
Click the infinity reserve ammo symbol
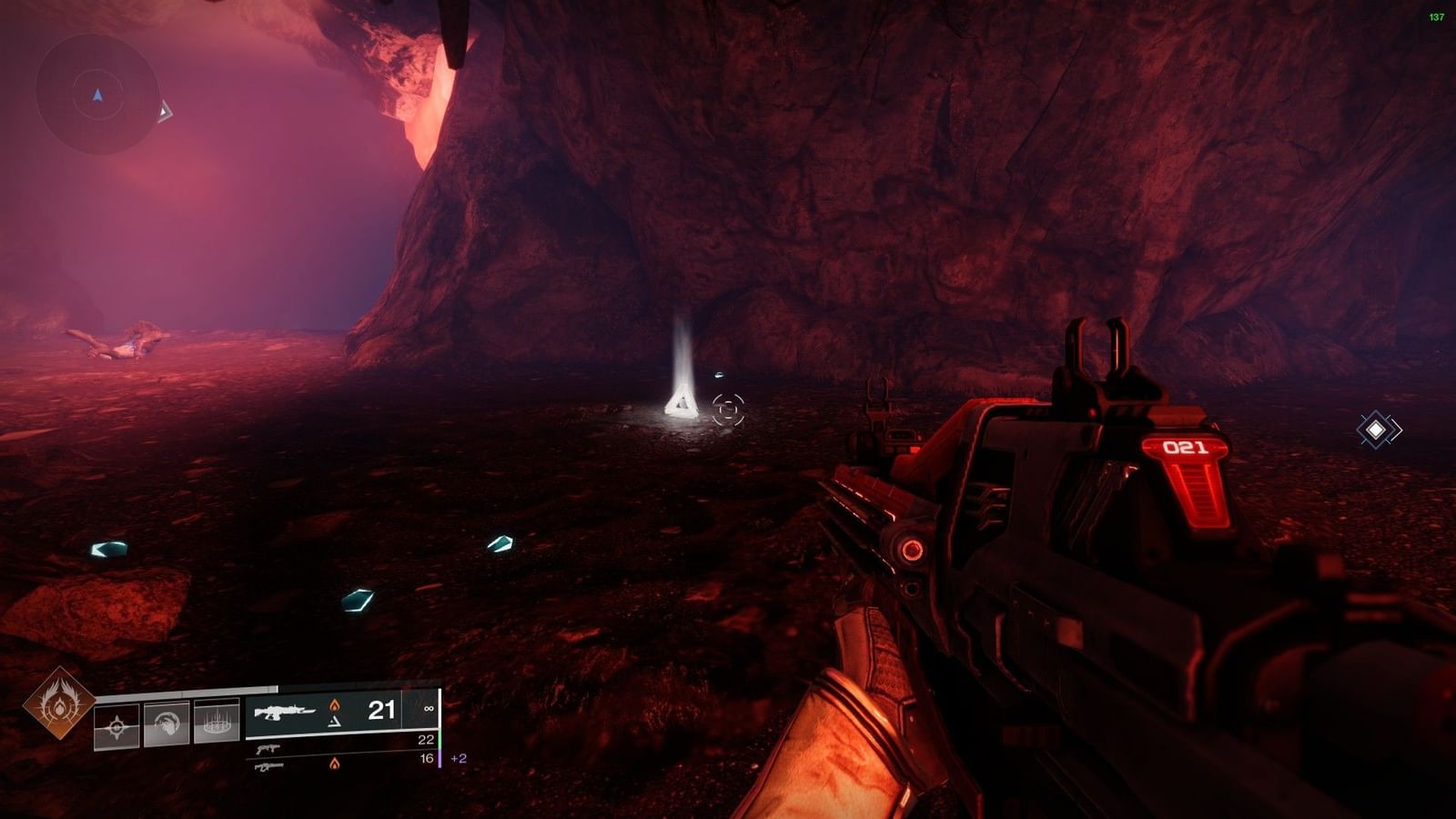point(430,708)
